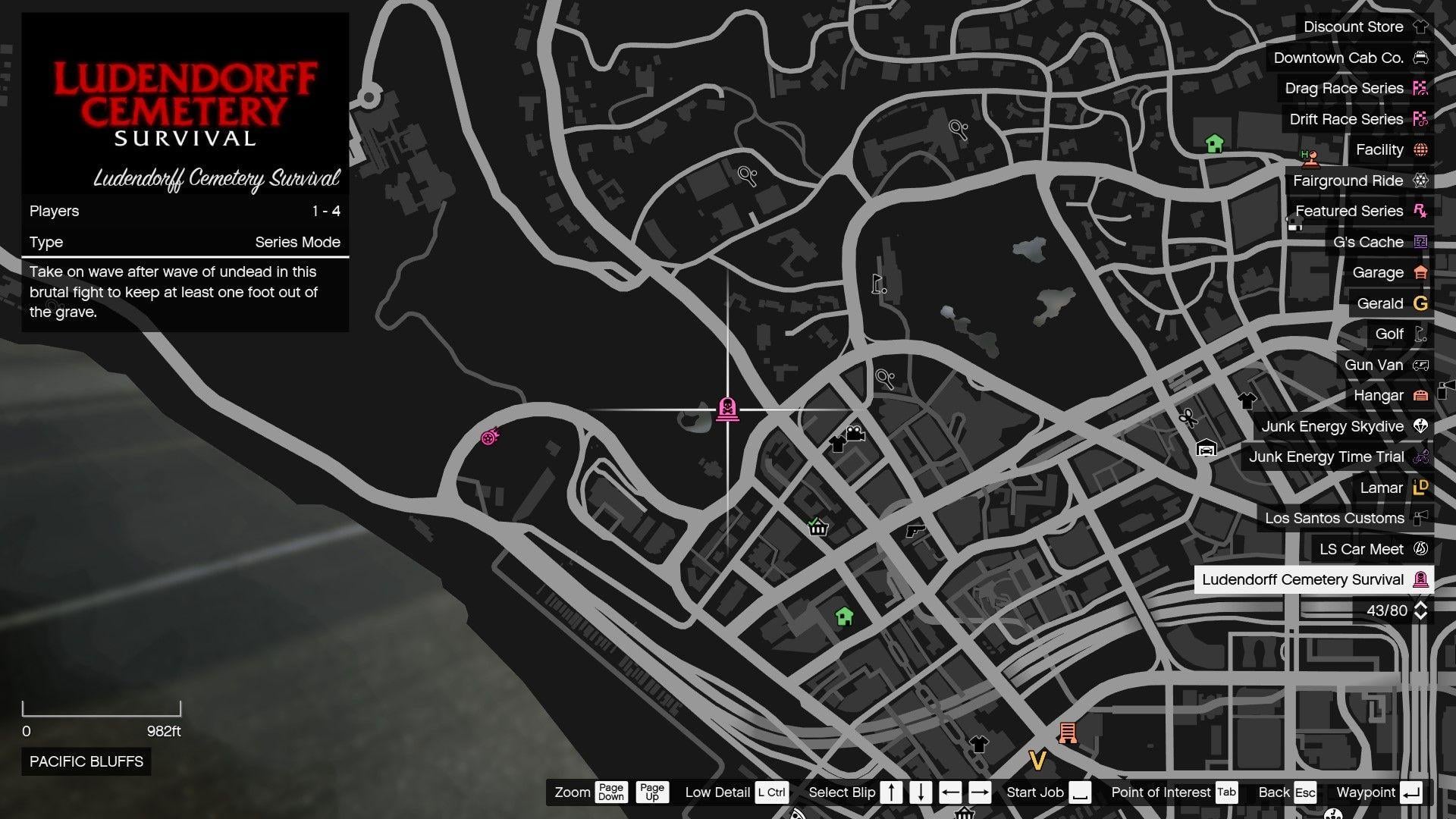Click the Start Job button

1035,792
